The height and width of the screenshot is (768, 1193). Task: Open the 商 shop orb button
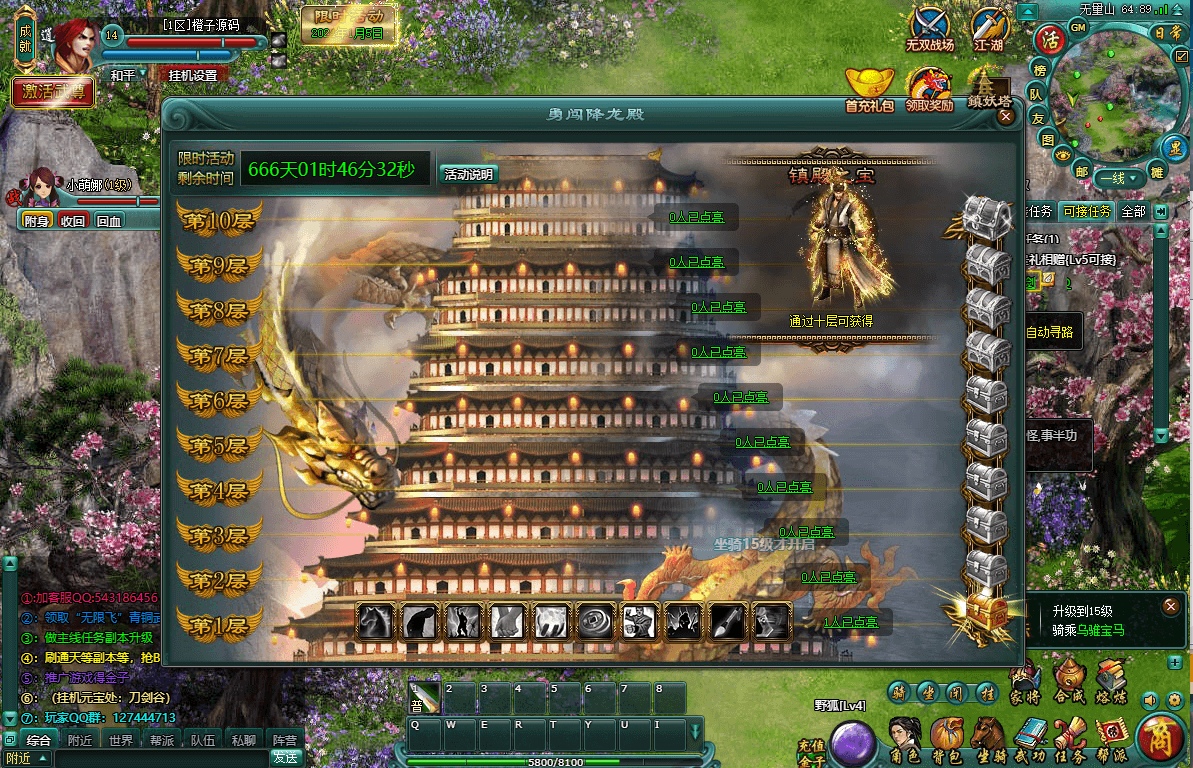point(1161,739)
